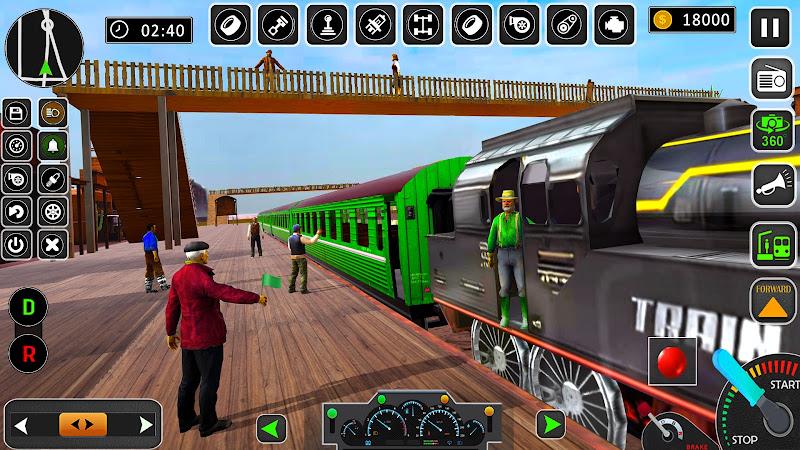Toggle the headlights icon
800x450 pixels.
[x=53, y=112]
